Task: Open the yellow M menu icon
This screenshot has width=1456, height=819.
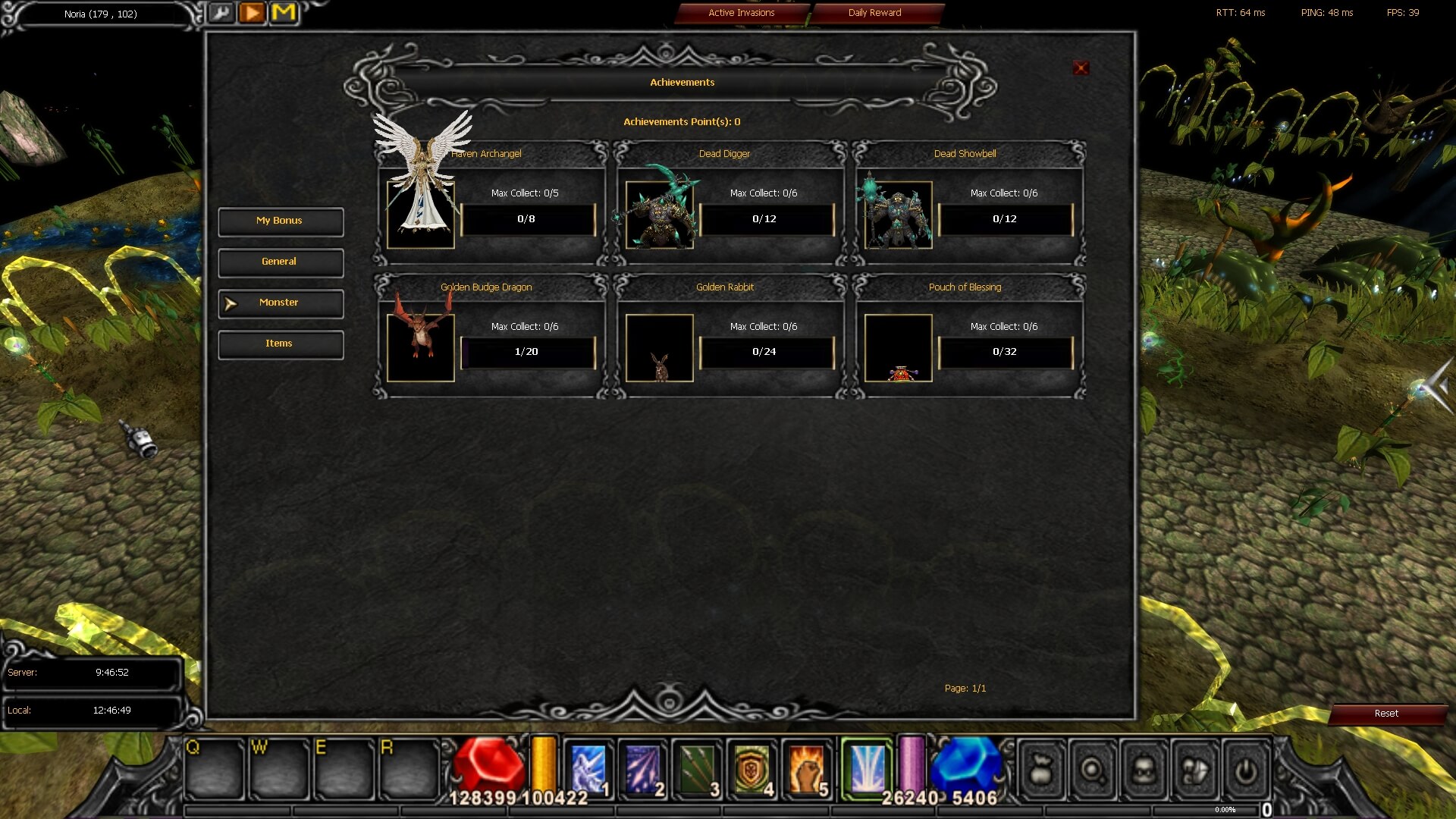Action: [284, 13]
